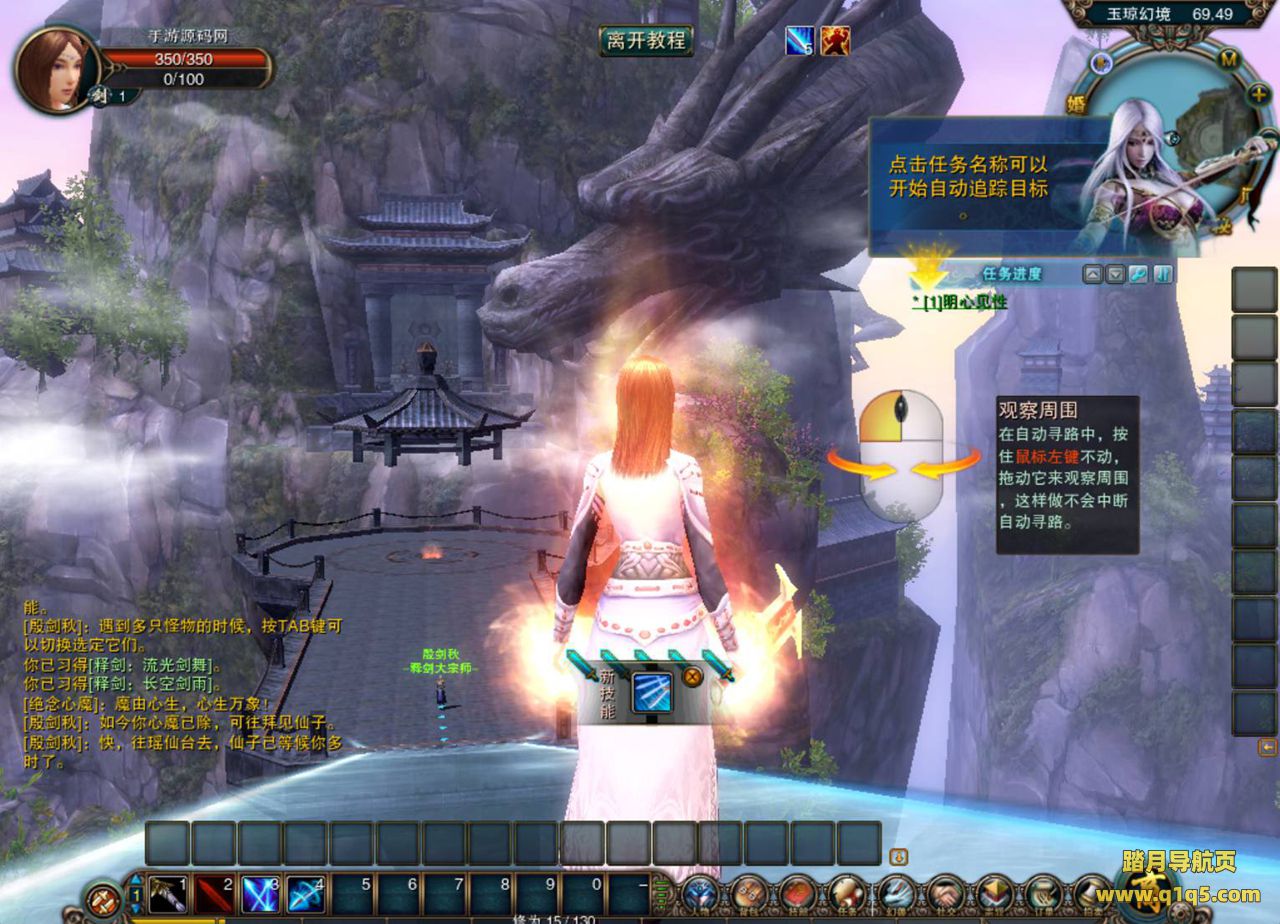Use the red blade skill in slot 2
The height and width of the screenshot is (924, 1280).
[214, 893]
